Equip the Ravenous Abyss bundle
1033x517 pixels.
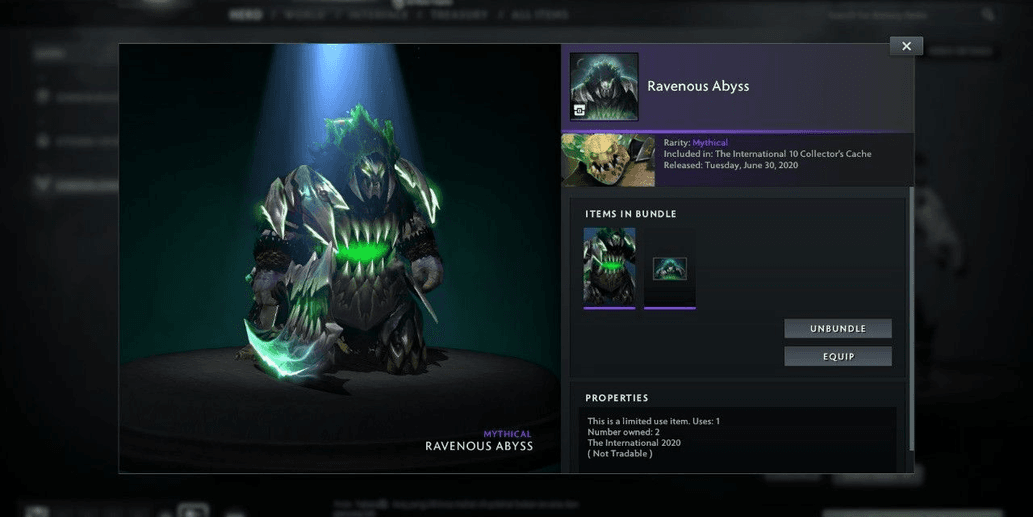837,357
